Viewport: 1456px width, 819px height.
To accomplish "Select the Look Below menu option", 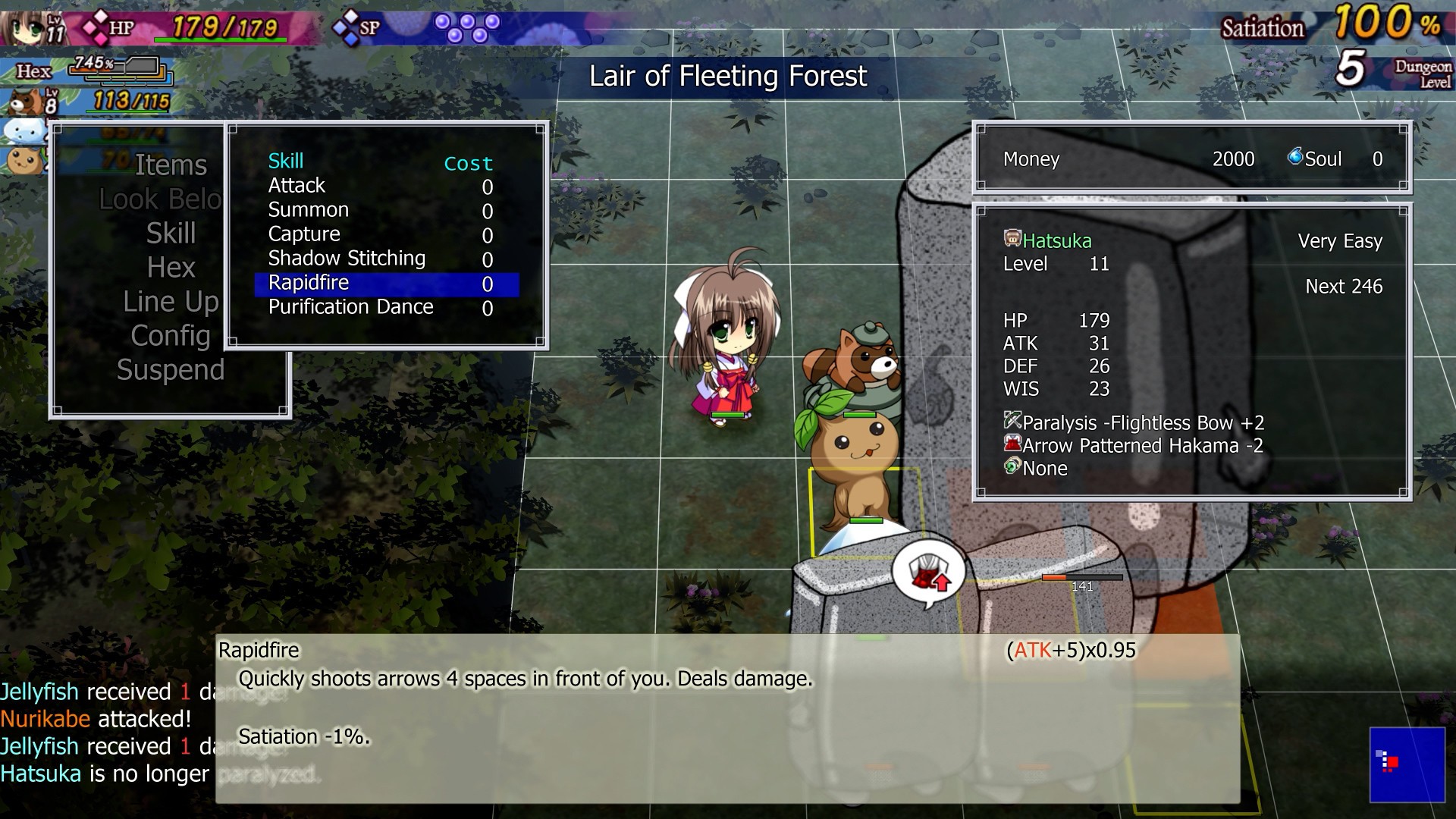I will point(161,199).
